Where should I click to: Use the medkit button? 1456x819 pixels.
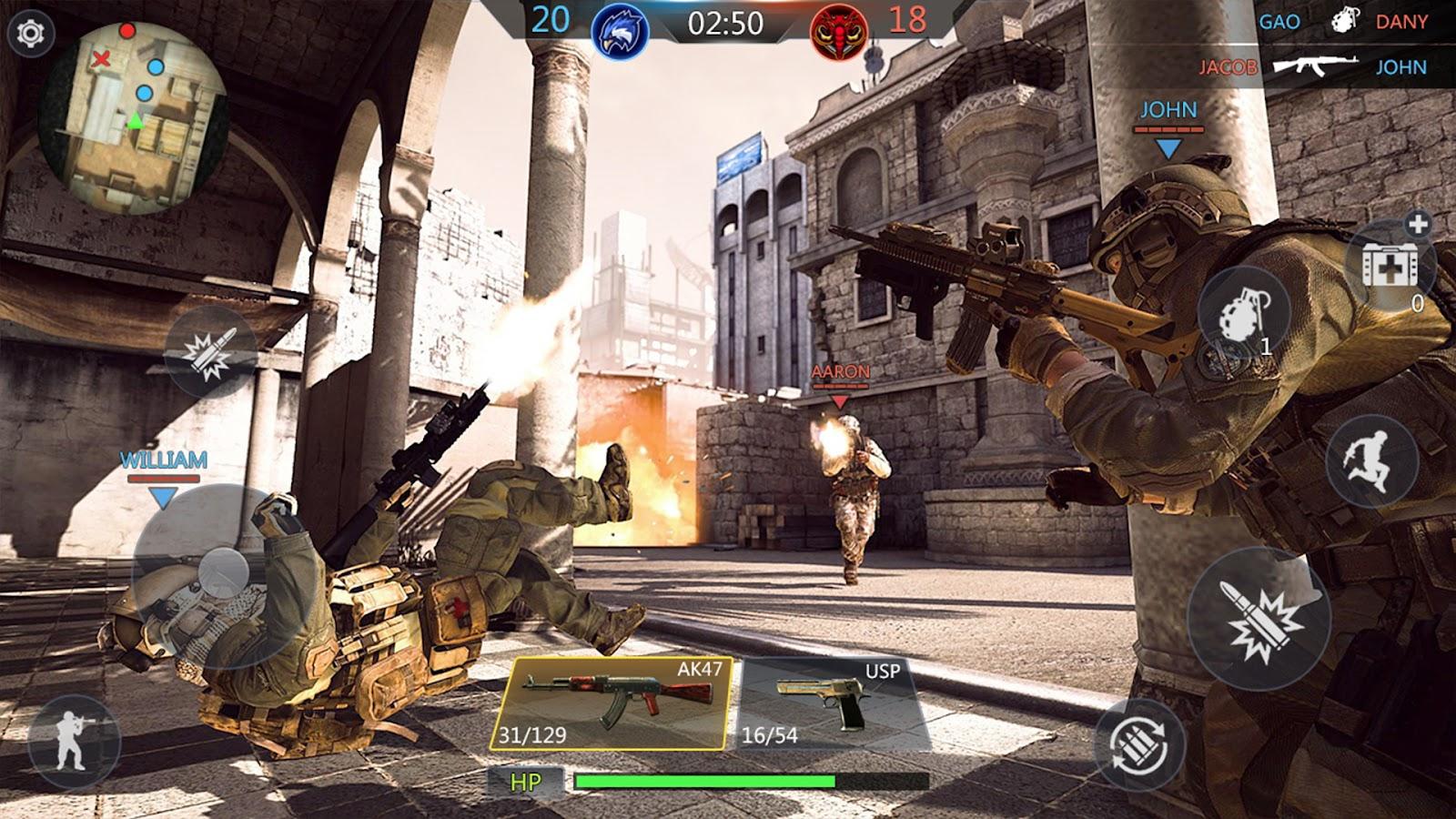[x=1388, y=264]
